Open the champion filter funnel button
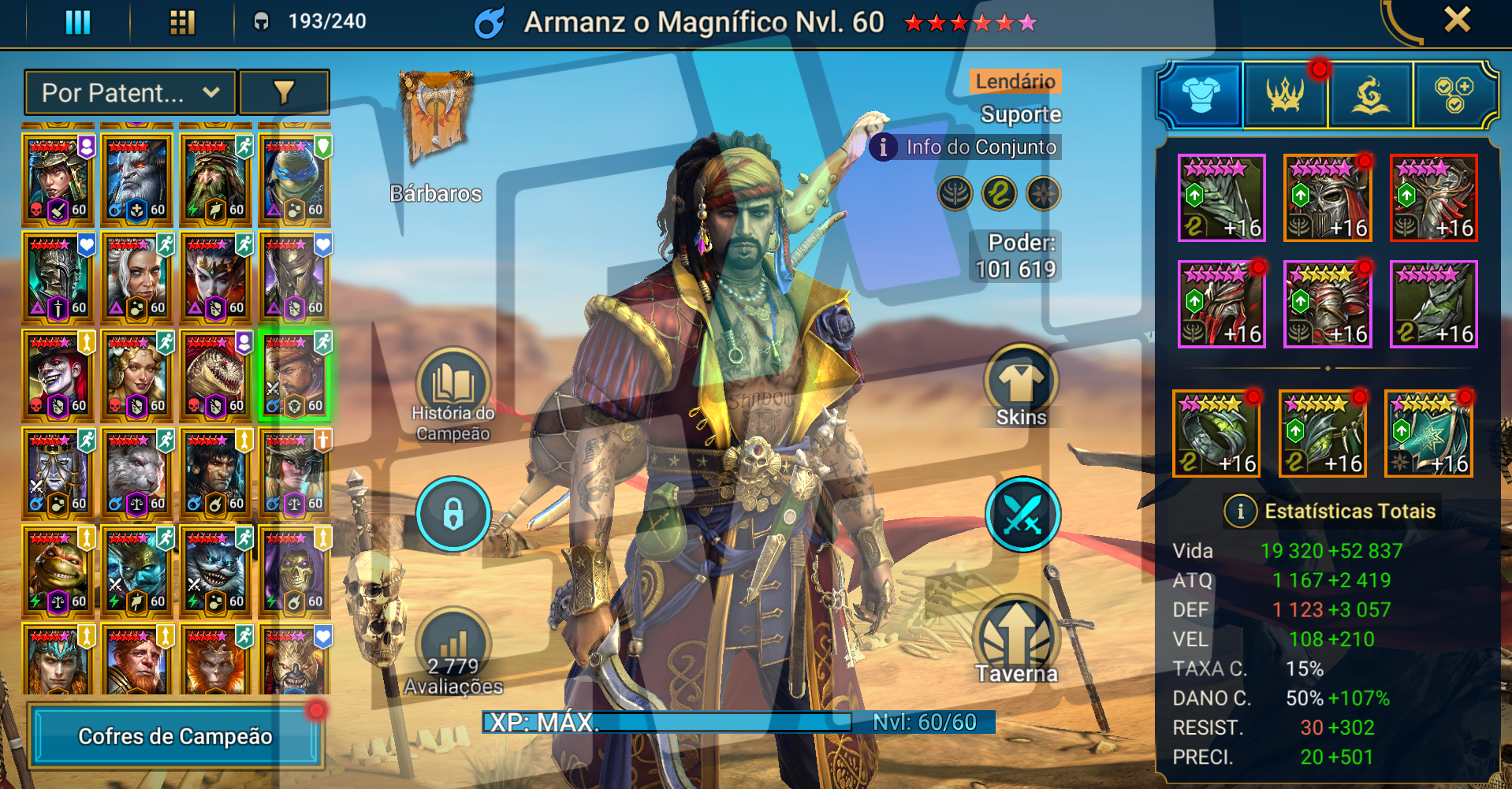The height and width of the screenshot is (789, 1512). 284,93
